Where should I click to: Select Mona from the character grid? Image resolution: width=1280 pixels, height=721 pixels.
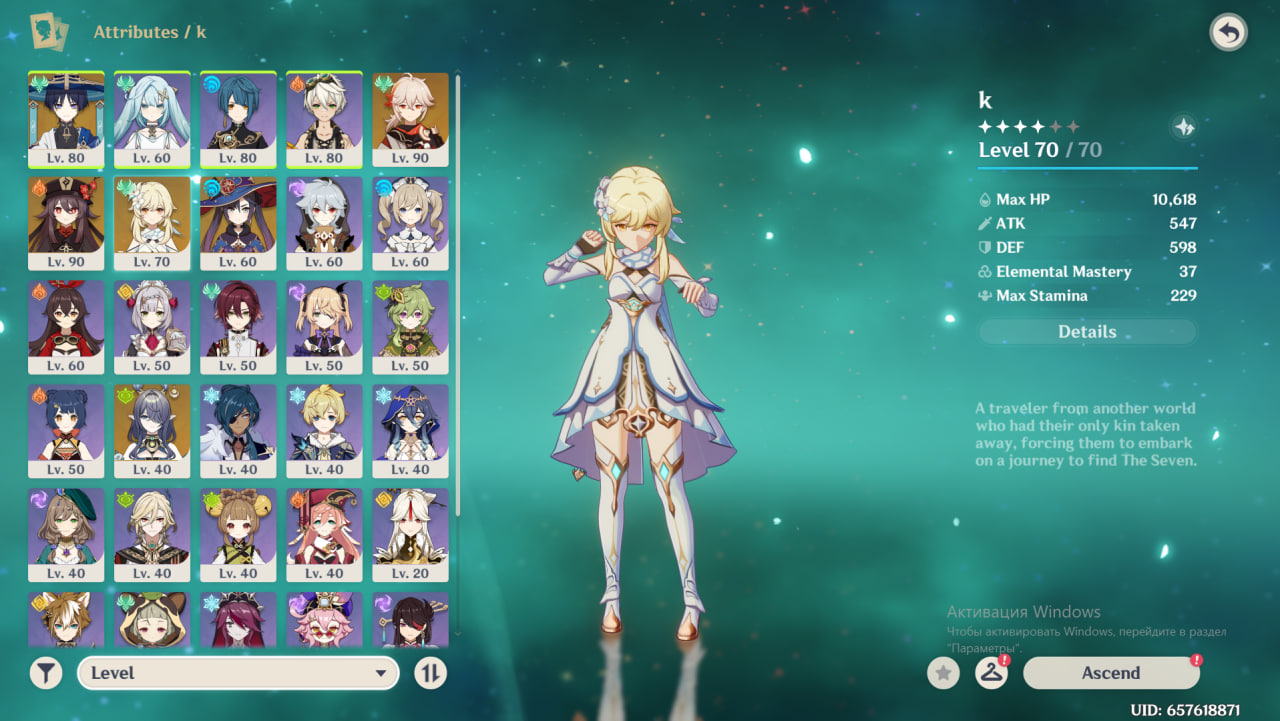pos(238,223)
